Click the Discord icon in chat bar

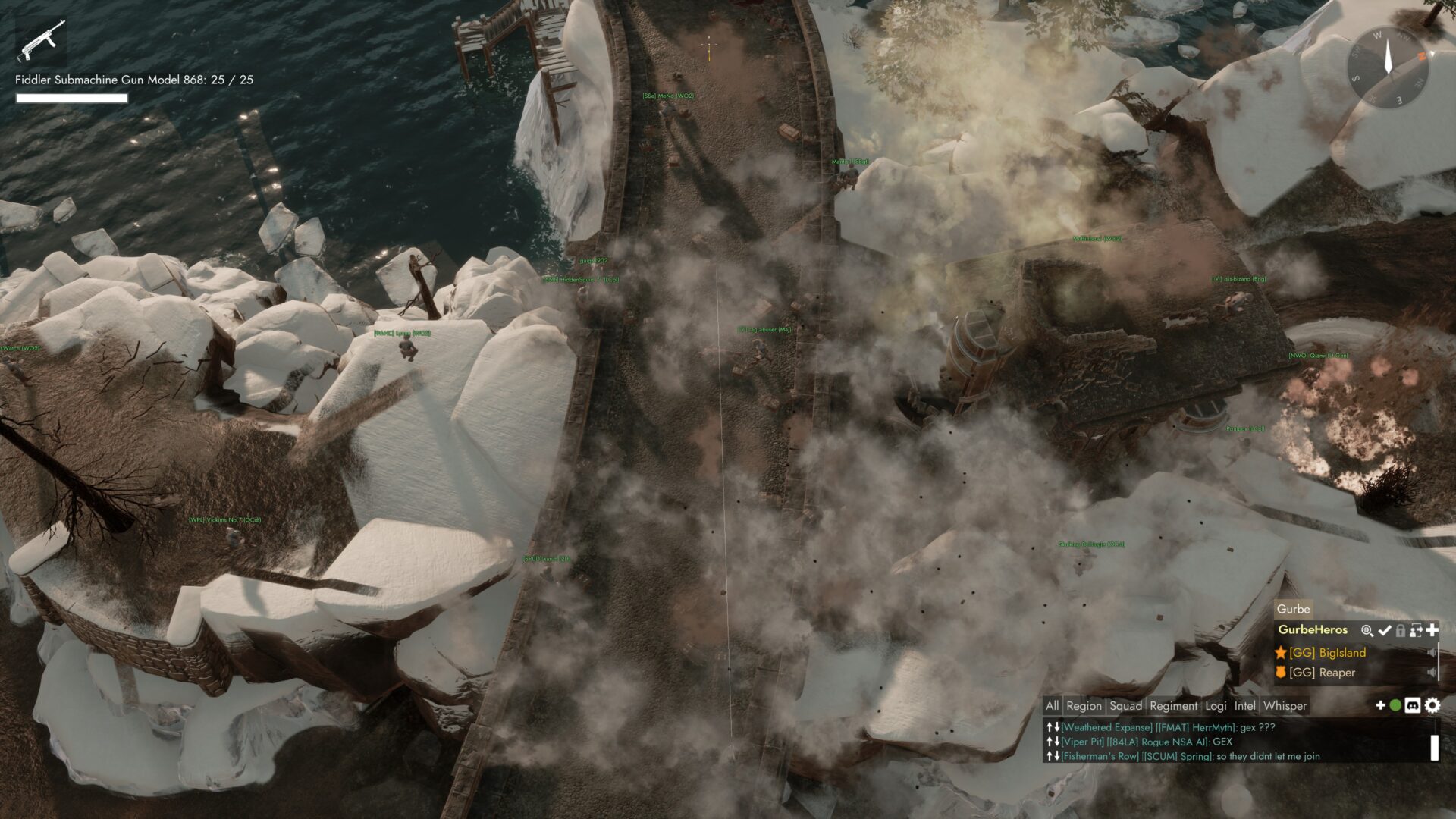(1413, 706)
